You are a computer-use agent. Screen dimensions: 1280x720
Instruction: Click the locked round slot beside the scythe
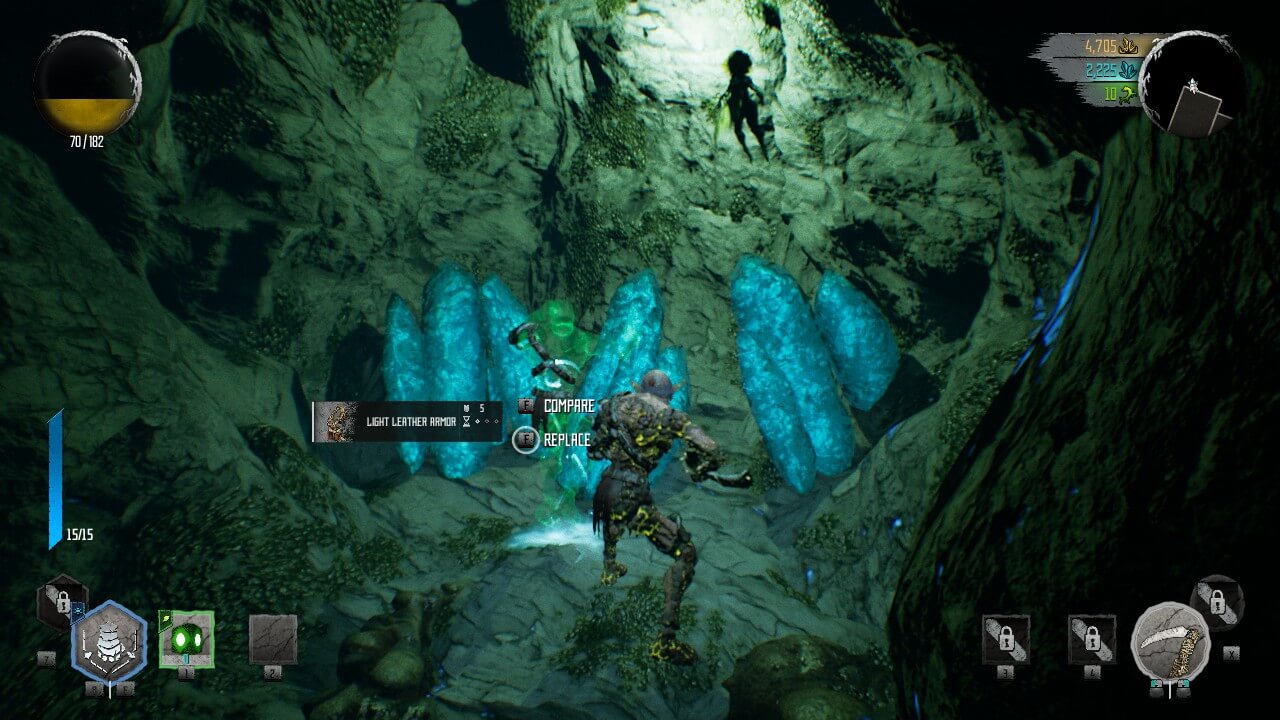tap(1218, 602)
